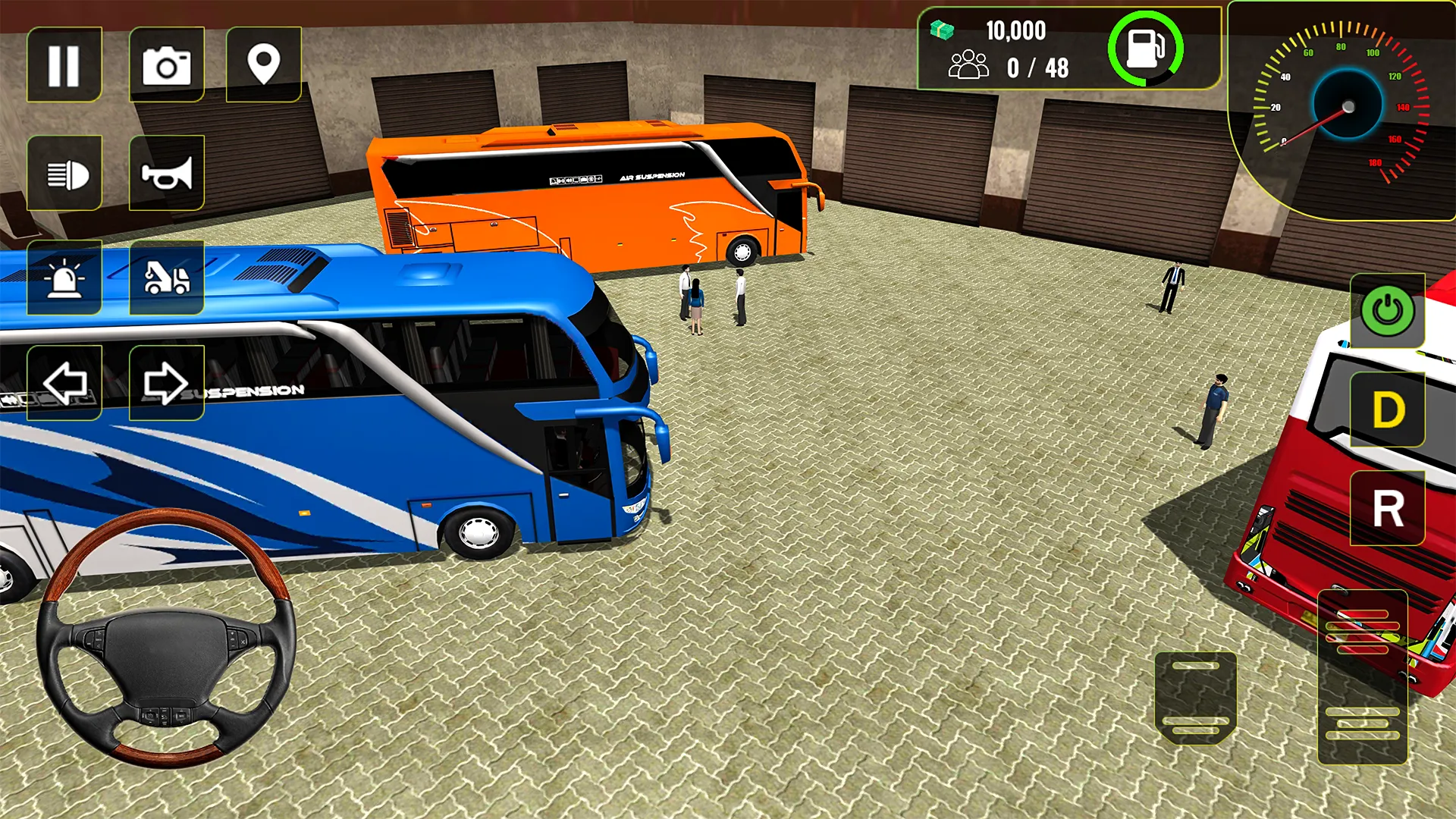Open the map location marker
This screenshot has height=819, width=1456.
pyautogui.click(x=264, y=64)
